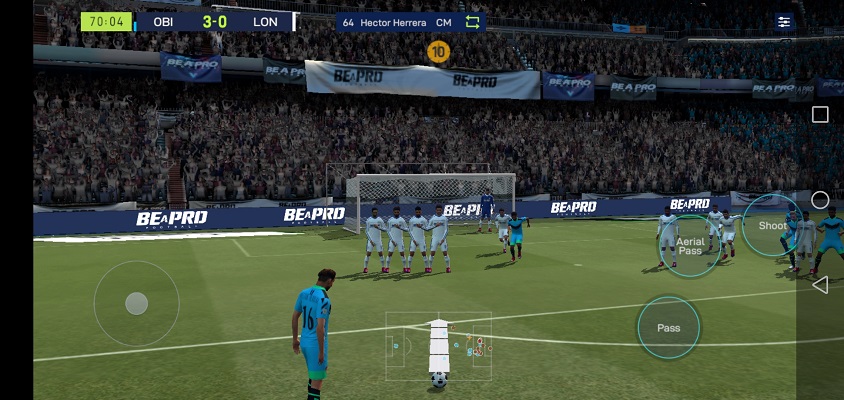This screenshot has width=844, height=400.
Task: Touch the virtual movement joystick
Action: click(137, 303)
